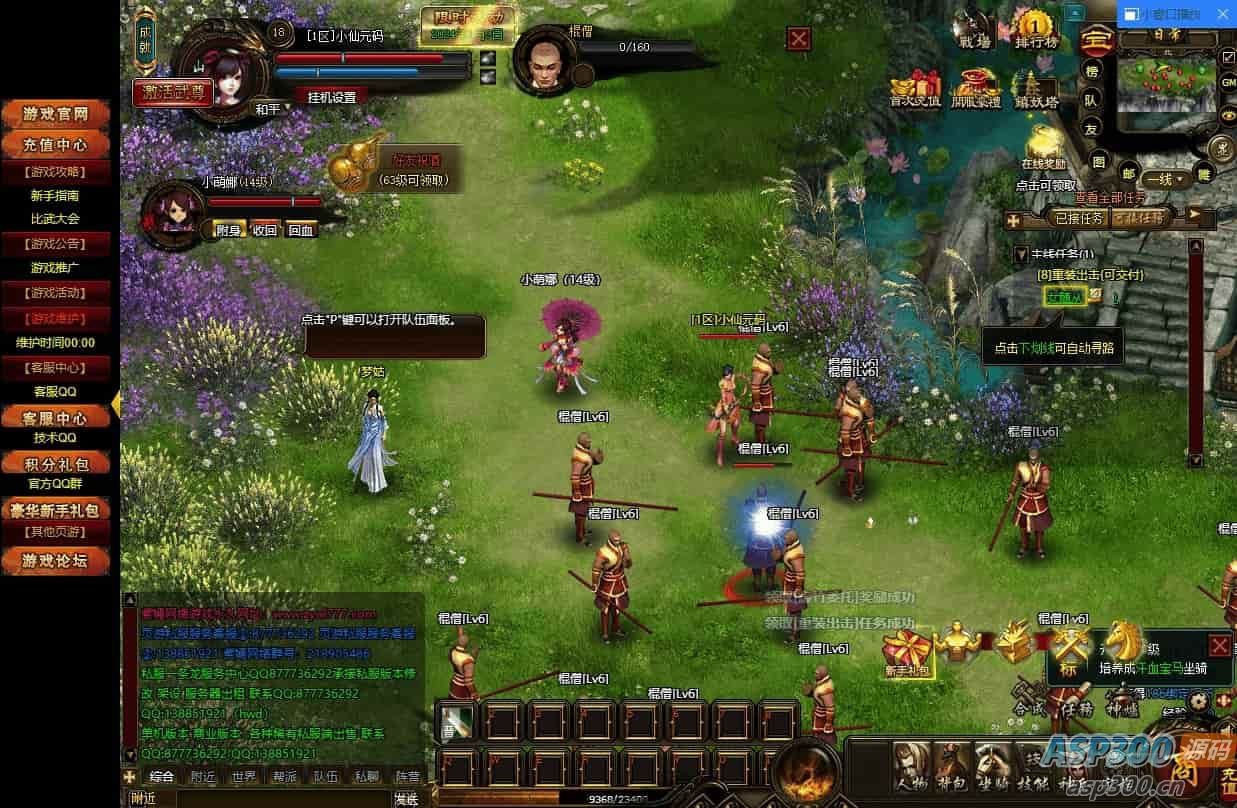
Task: Click the 激活武尊 button
Action: click(172, 92)
